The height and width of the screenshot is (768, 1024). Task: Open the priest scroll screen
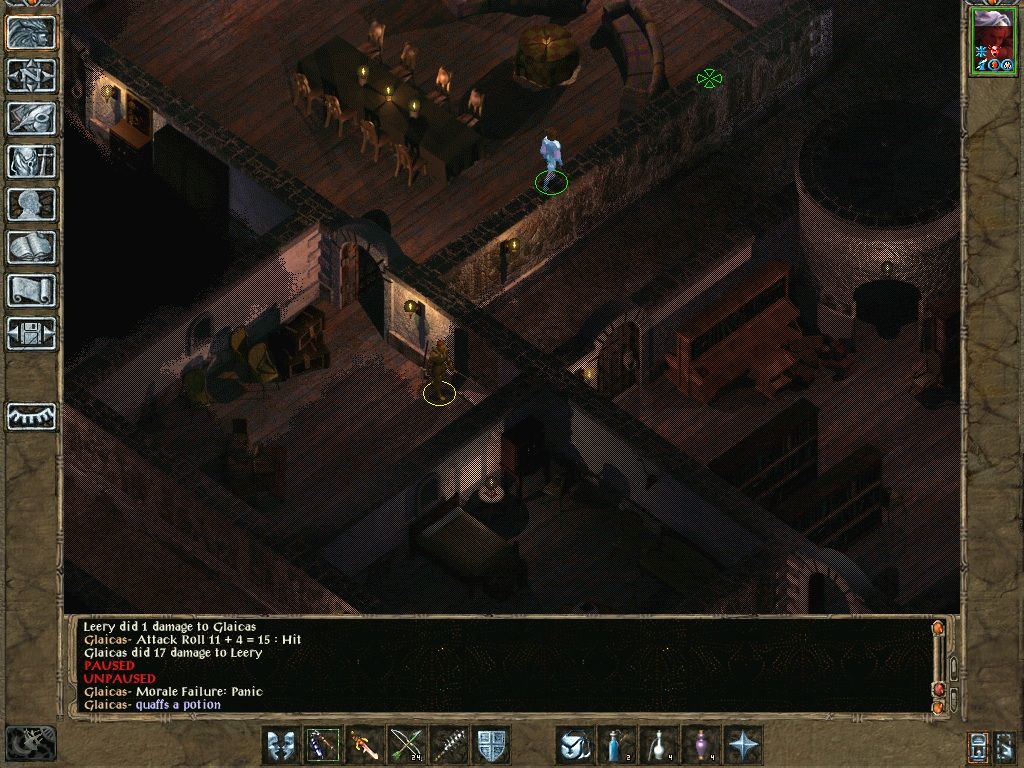[32, 290]
